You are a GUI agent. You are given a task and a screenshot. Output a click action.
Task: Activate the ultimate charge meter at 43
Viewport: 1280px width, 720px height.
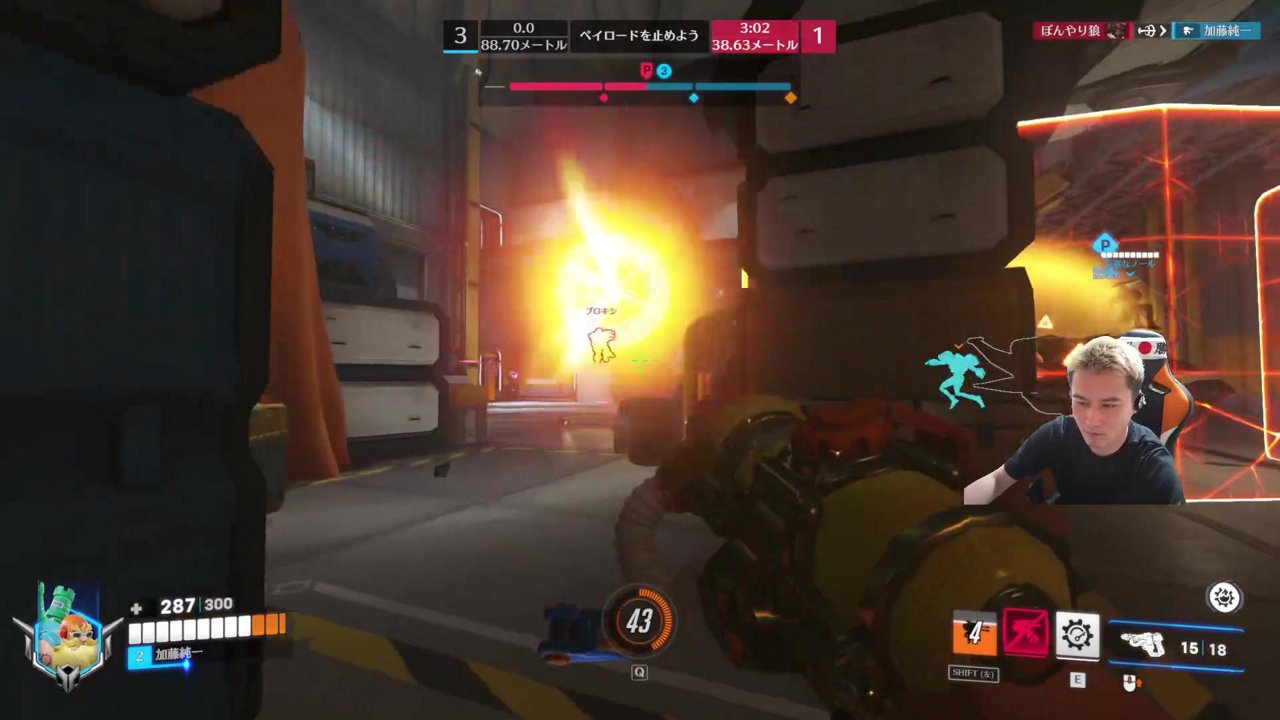[640, 622]
